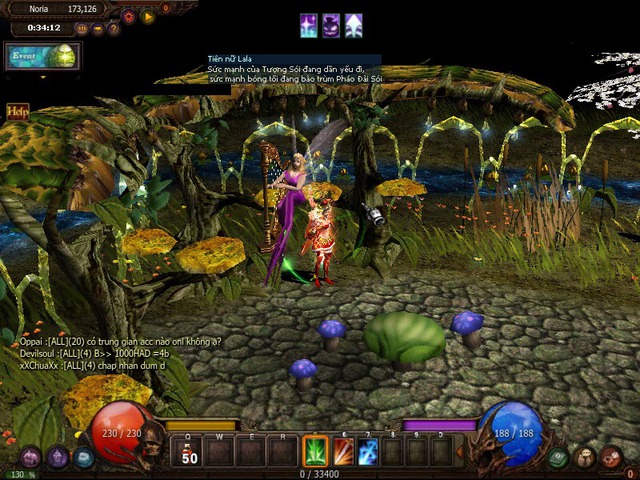The width and height of the screenshot is (640, 480).
Task: Select the purple demon face buff icon
Action: [x=331, y=25]
